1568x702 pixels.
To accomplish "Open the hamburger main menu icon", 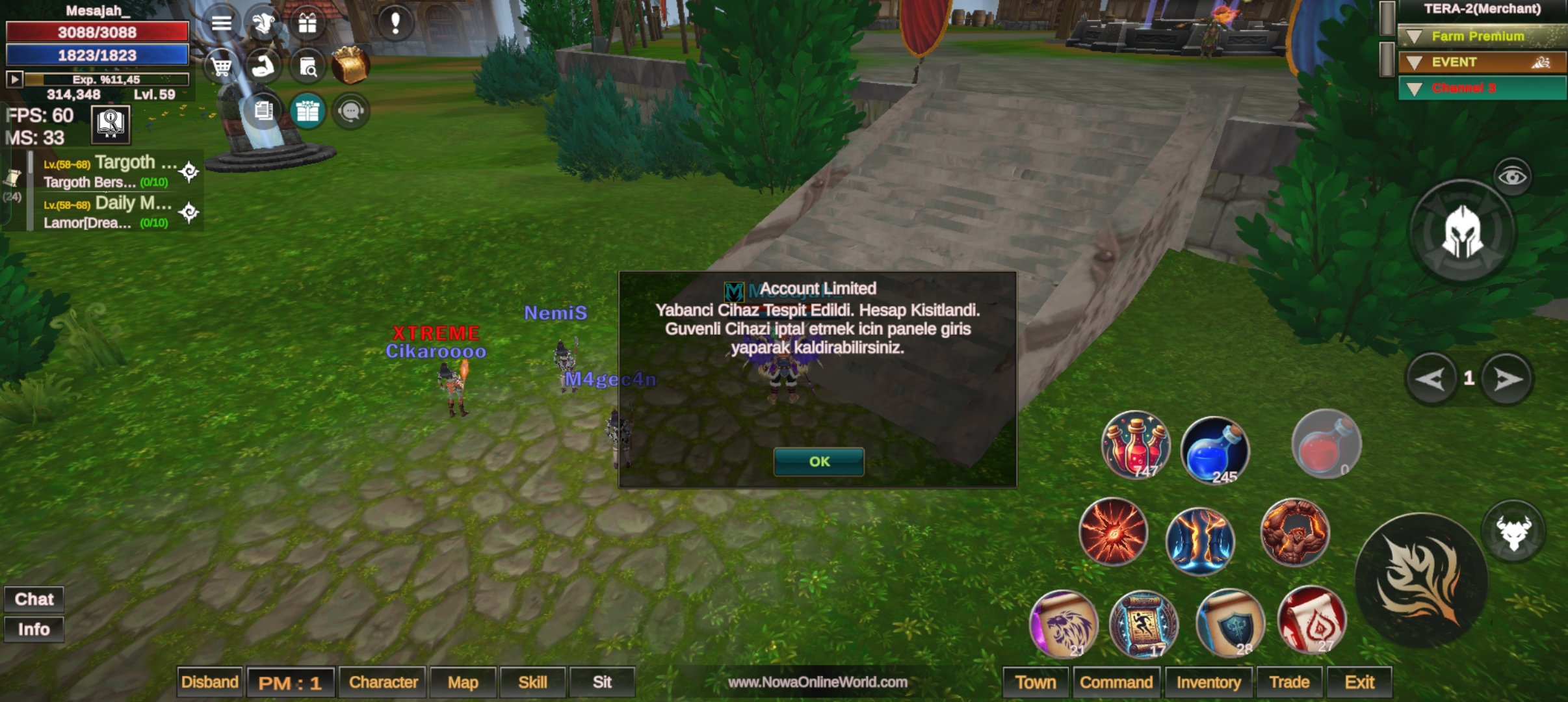I will 221,23.
